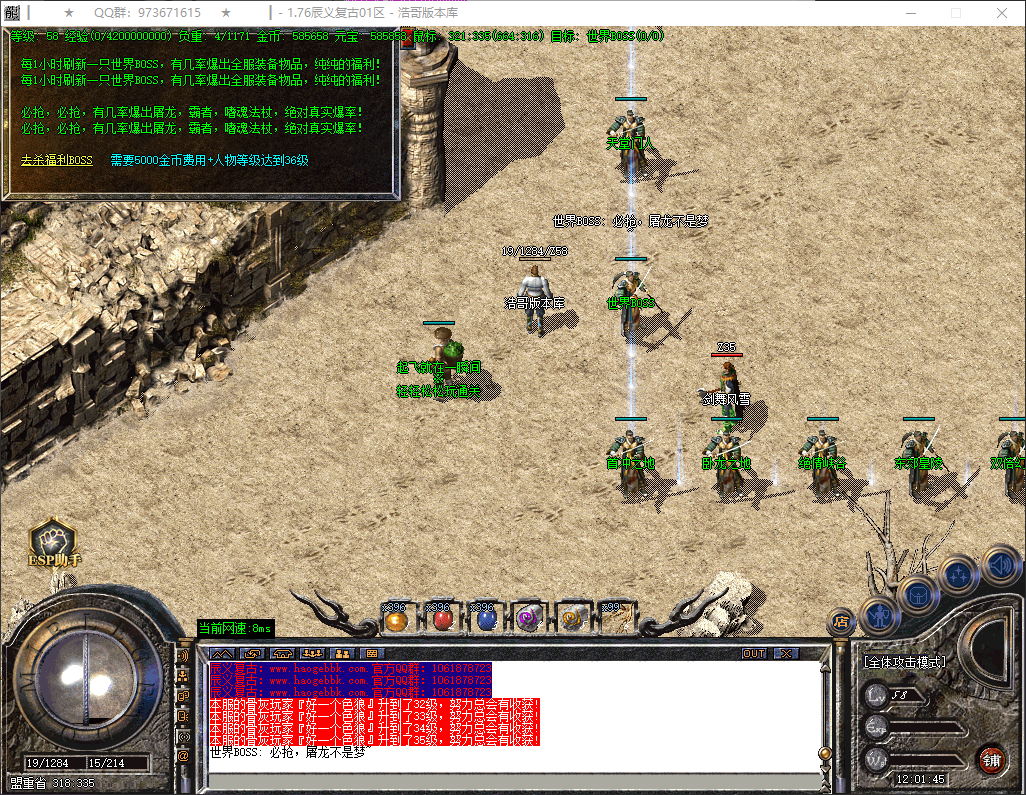Click the @ chat channel icon

[183, 756]
